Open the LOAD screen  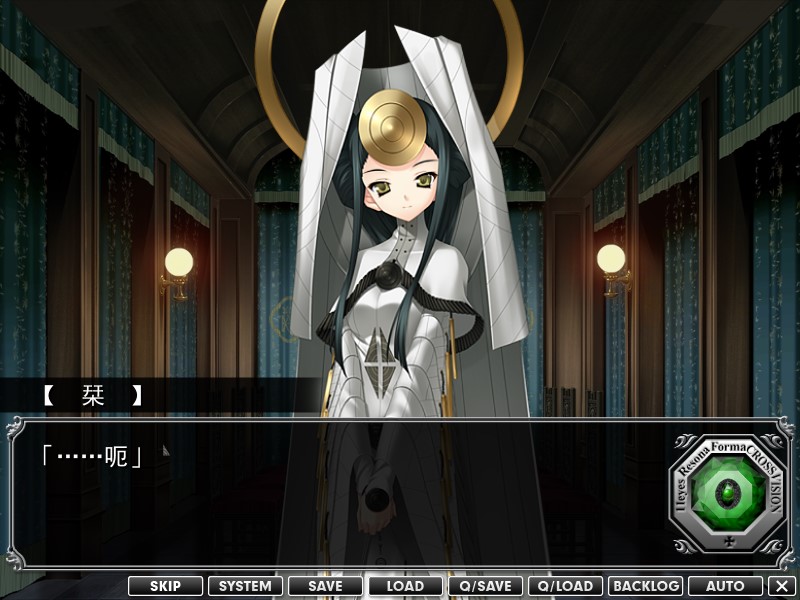405,586
